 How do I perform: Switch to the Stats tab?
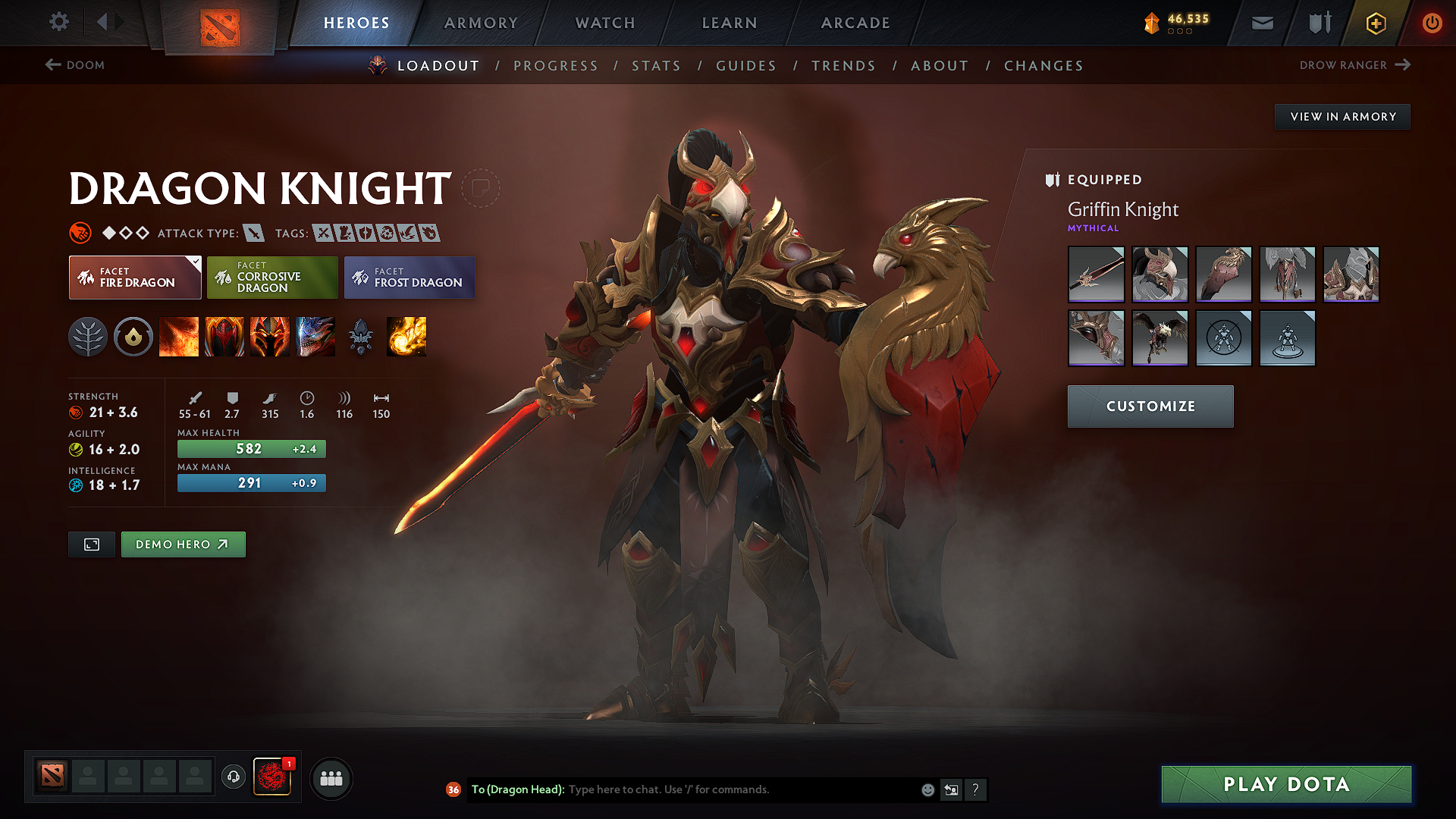pos(657,66)
